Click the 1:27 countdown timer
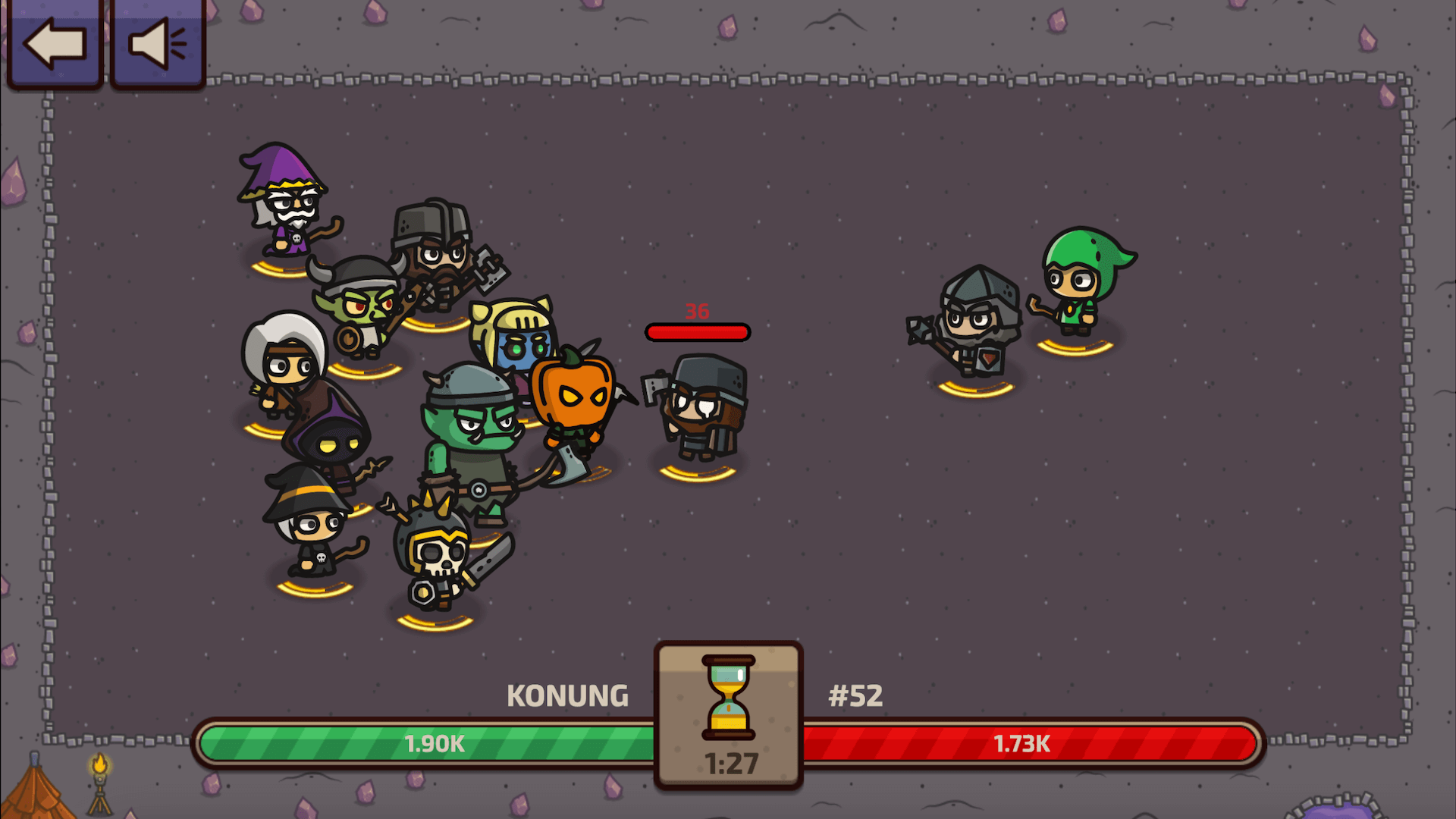The width and height of the screenshot is (1456, 819). tap(727, 761)
